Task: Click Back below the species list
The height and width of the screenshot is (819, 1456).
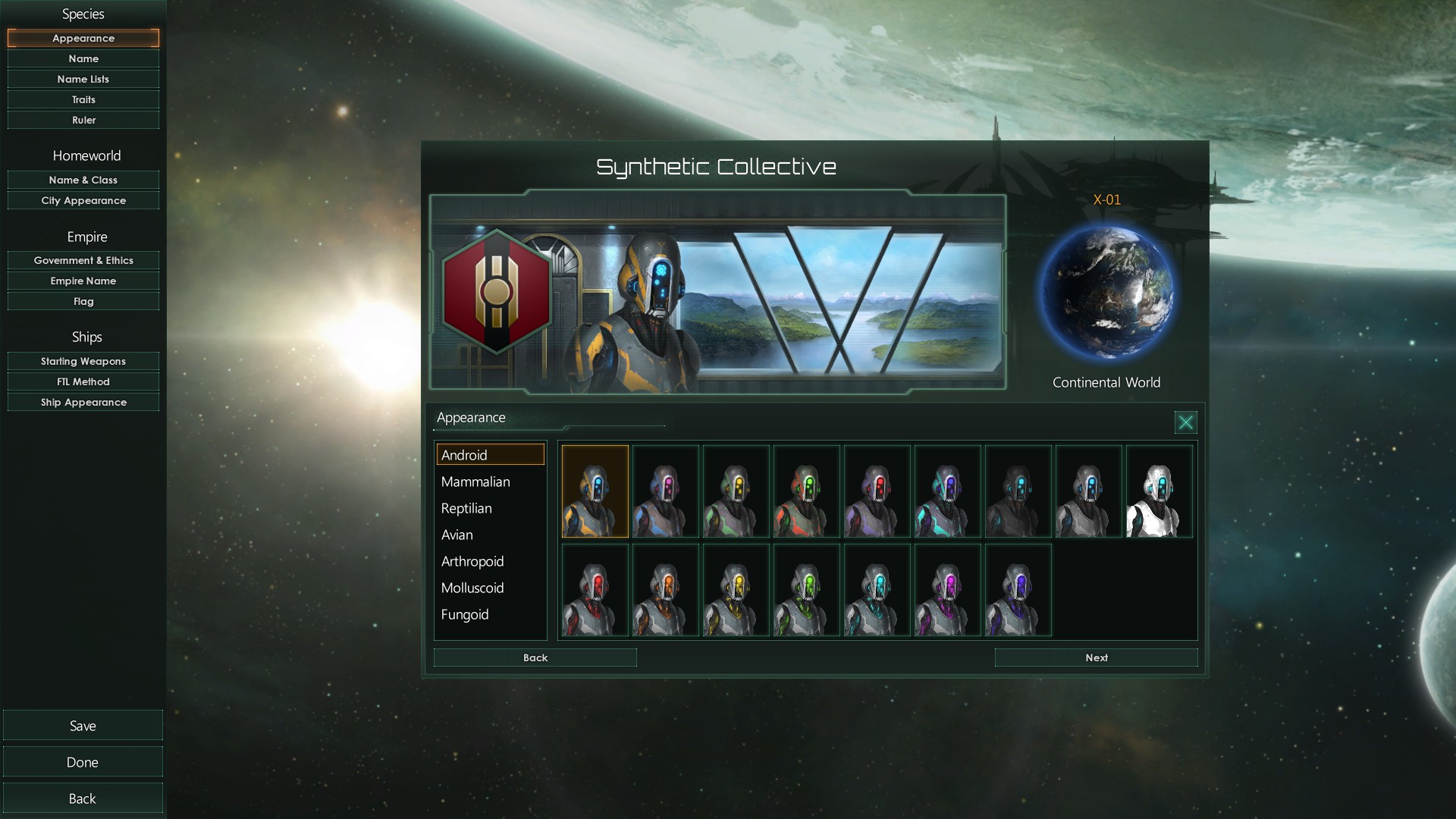Action: coord(535,657)
